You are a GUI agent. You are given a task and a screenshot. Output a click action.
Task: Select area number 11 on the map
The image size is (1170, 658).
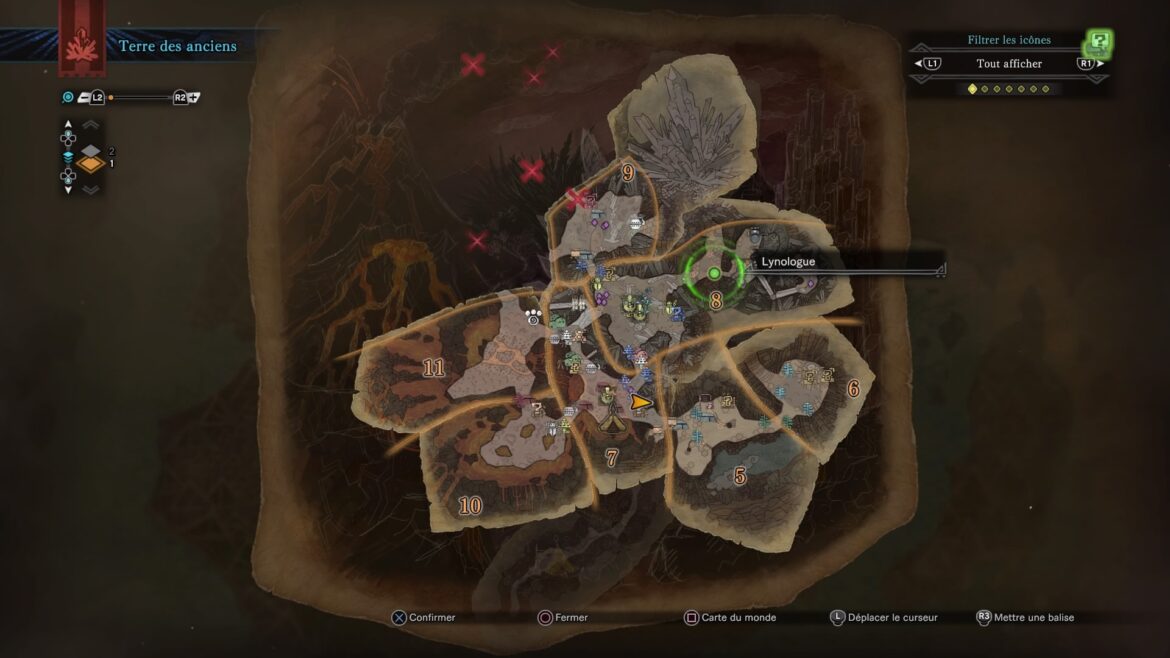click(433, 368)
